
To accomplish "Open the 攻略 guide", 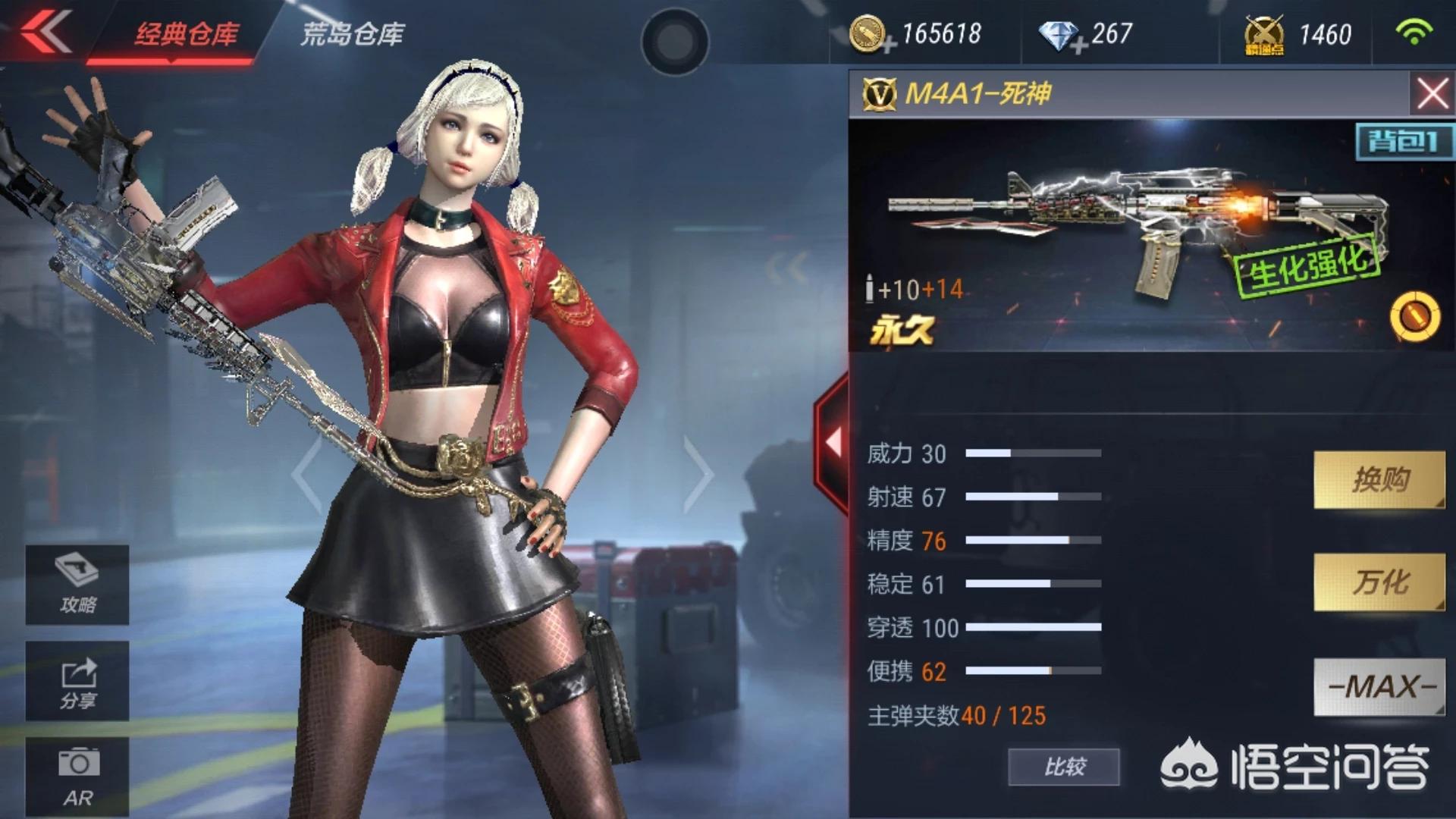I will tap(77, 585).
